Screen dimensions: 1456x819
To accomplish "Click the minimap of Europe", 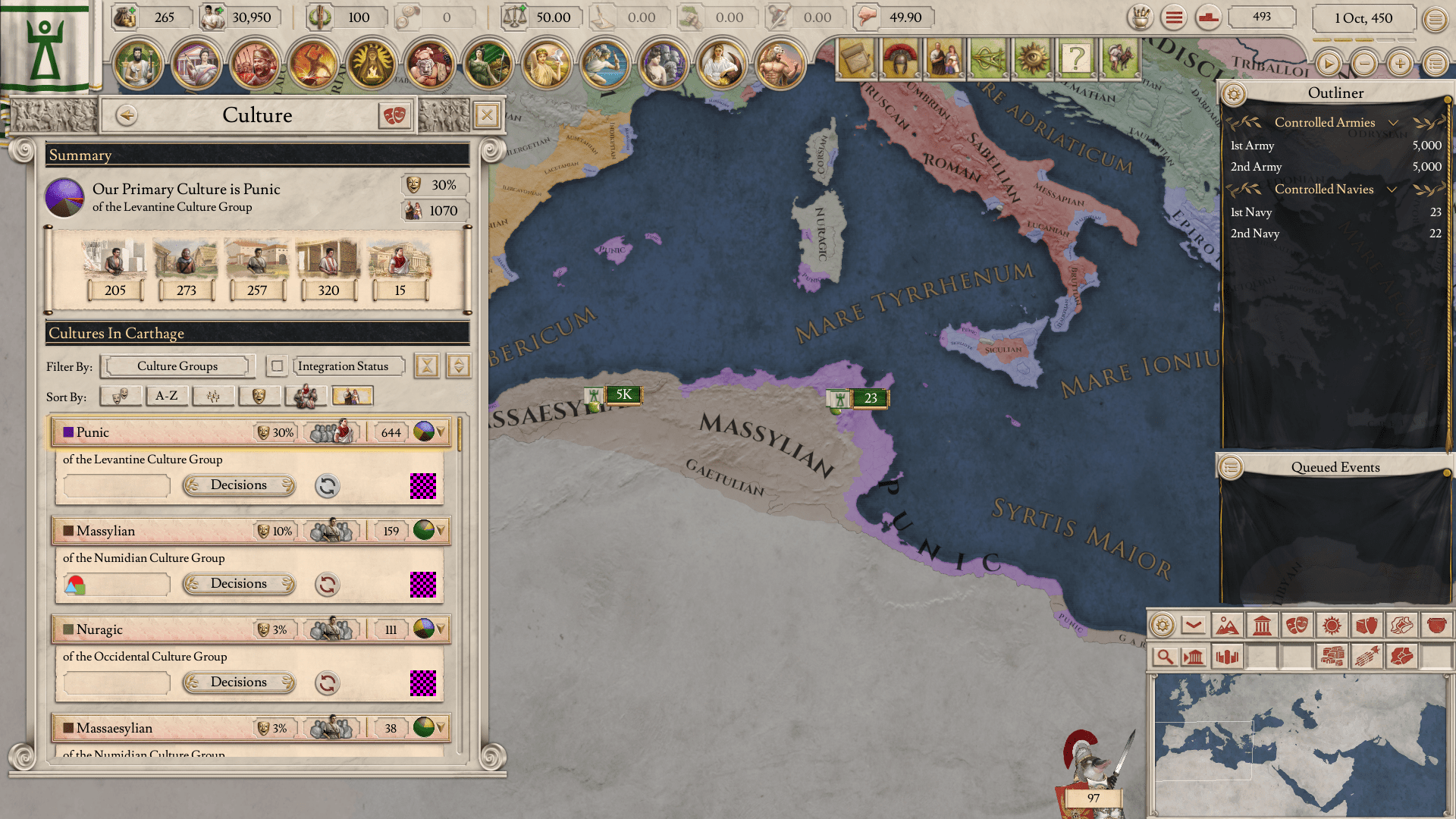I will click(x=1298, y=743).
